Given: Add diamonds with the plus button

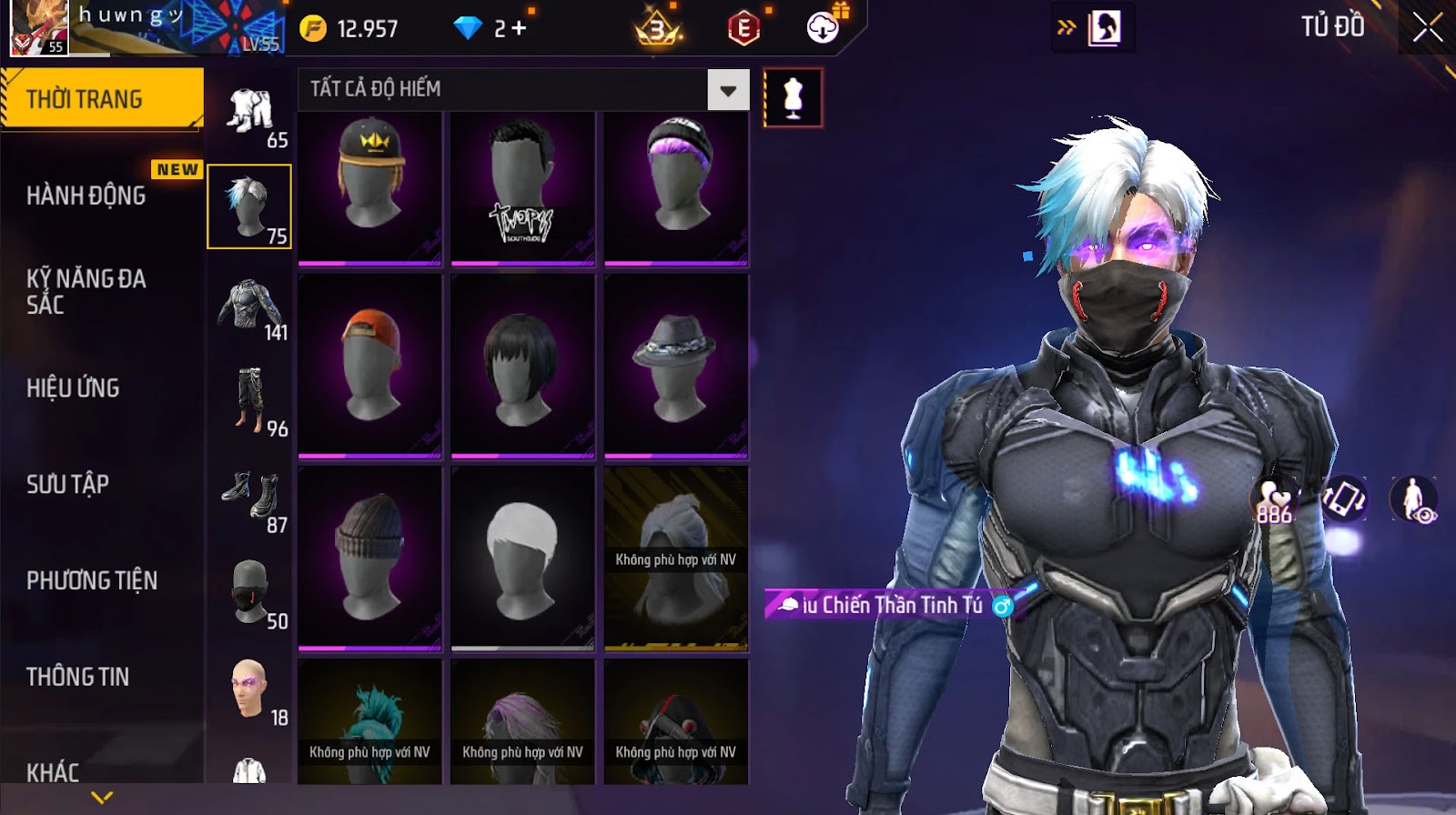Looking at the screenshot, I should click(x=519, y=28).
